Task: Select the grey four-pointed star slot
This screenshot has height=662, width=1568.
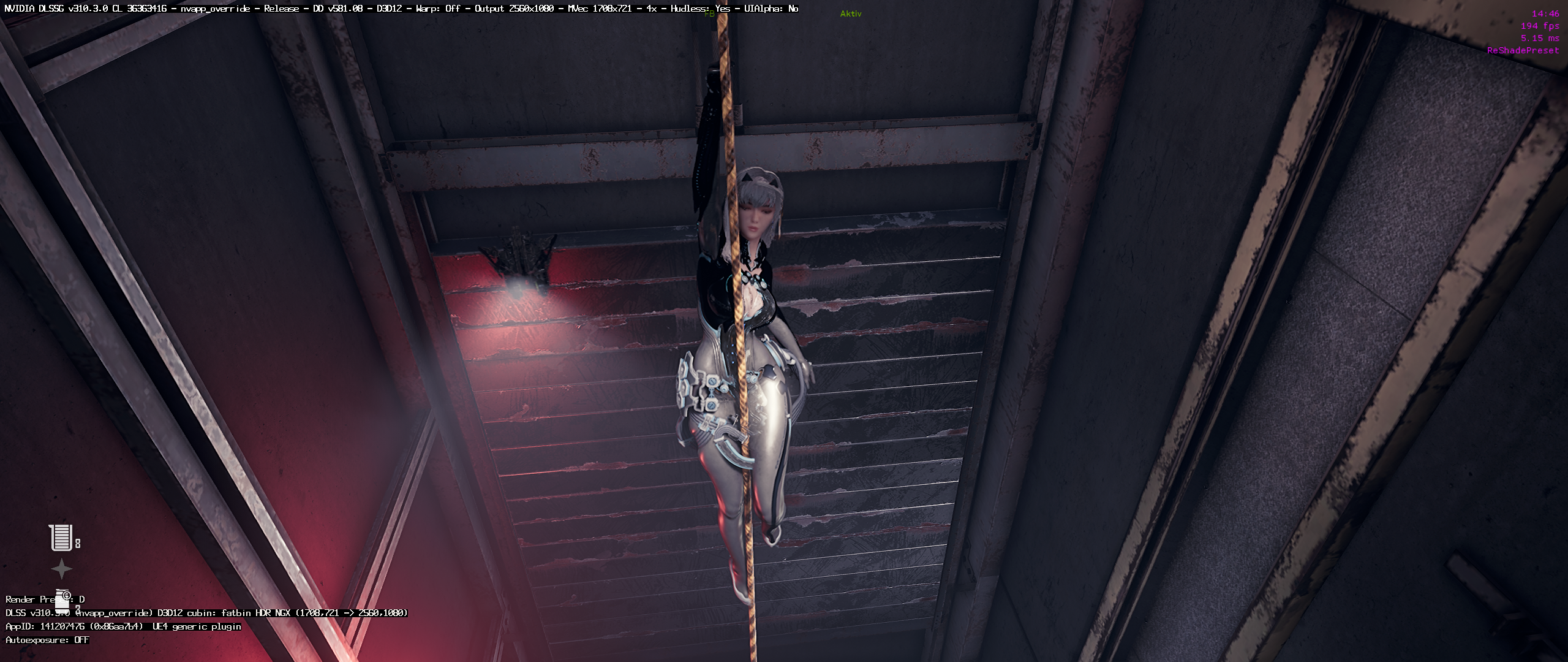Action: pos(61,569)
